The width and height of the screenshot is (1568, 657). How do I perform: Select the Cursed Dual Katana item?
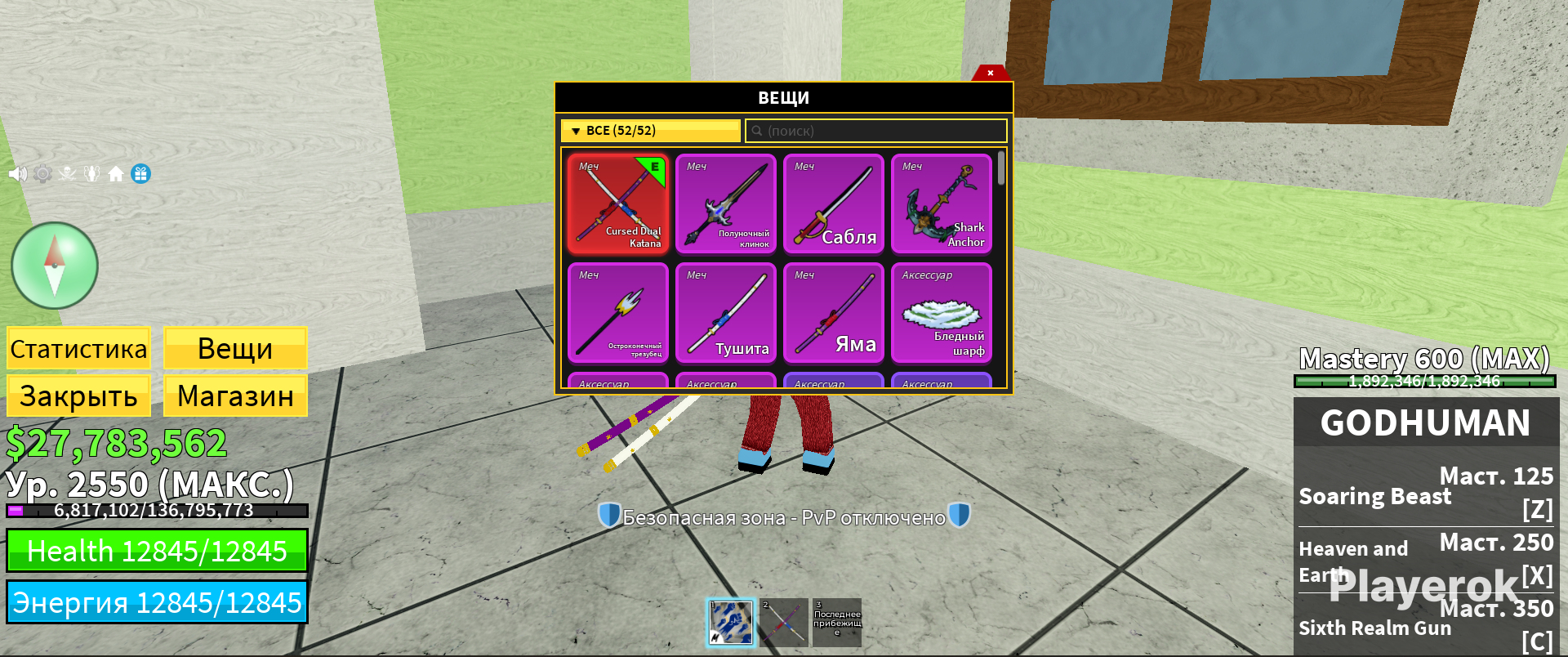coord(618,203)
